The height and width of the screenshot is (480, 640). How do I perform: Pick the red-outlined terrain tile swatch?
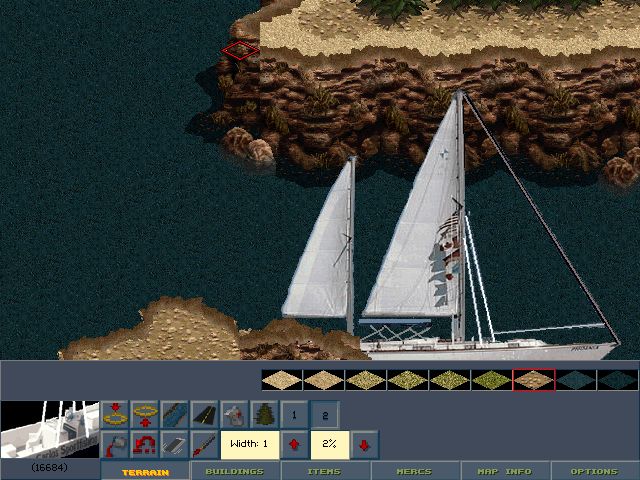coord(533,380)
